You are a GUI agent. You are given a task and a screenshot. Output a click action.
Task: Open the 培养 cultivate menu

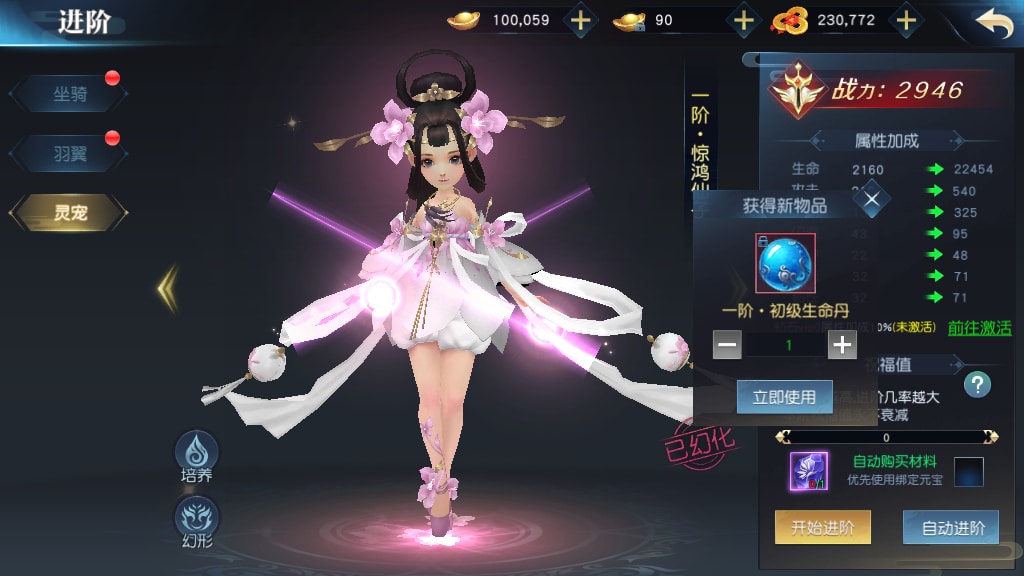click(x=197, y=457)
